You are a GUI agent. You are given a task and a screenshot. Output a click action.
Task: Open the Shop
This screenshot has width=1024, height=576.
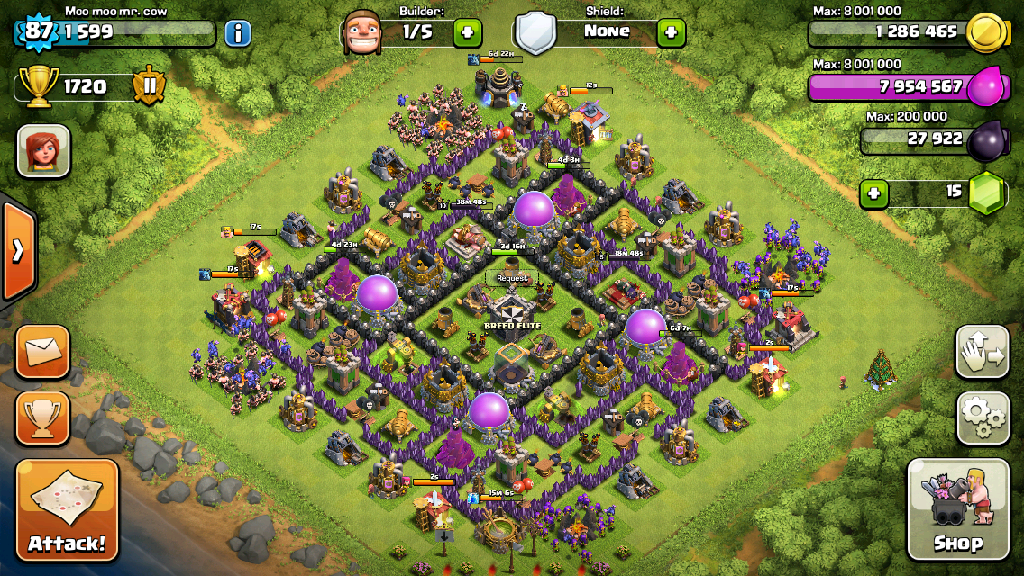point(958,509)
